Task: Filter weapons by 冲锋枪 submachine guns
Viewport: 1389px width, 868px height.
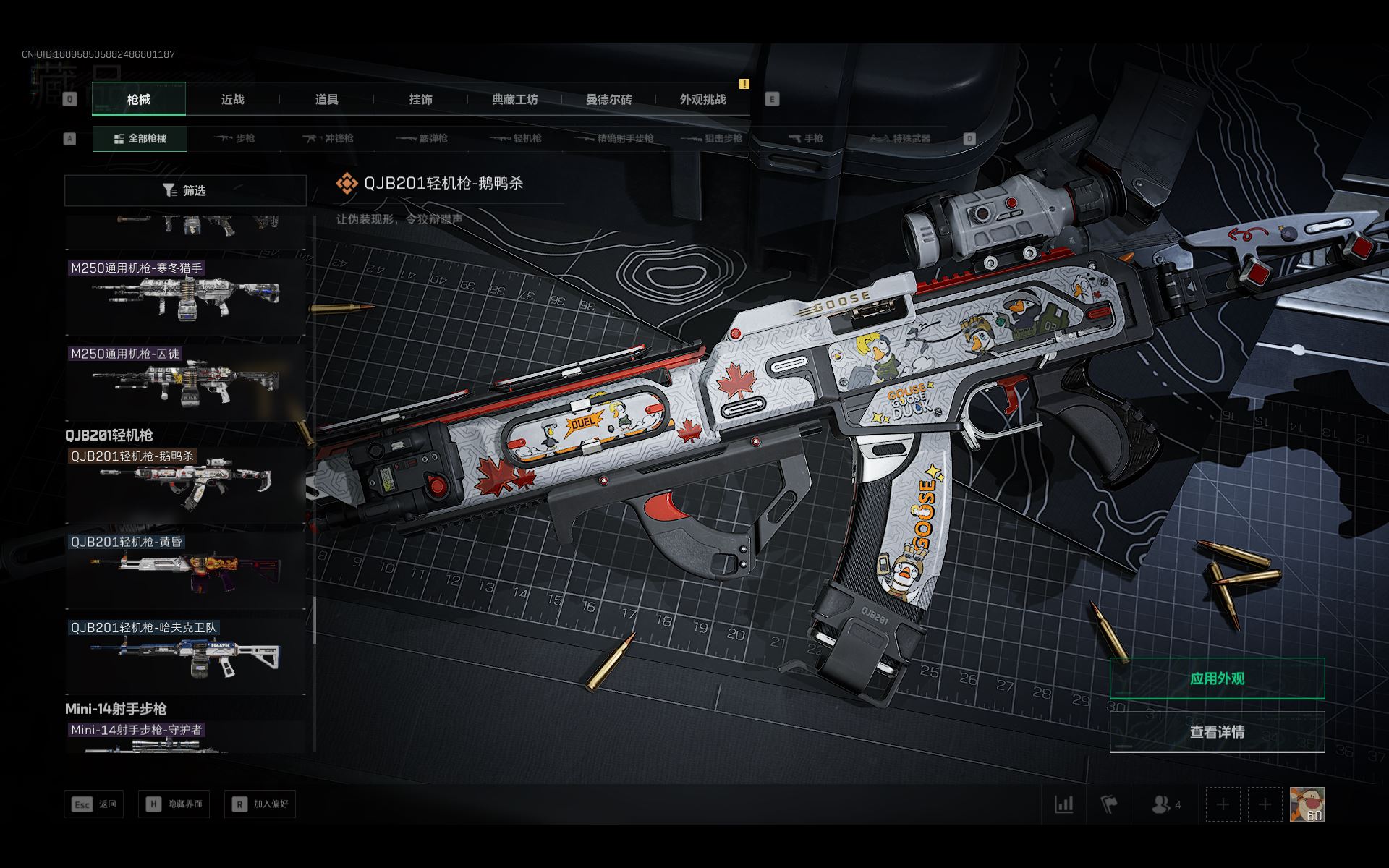Action: (x=328, y=138)
